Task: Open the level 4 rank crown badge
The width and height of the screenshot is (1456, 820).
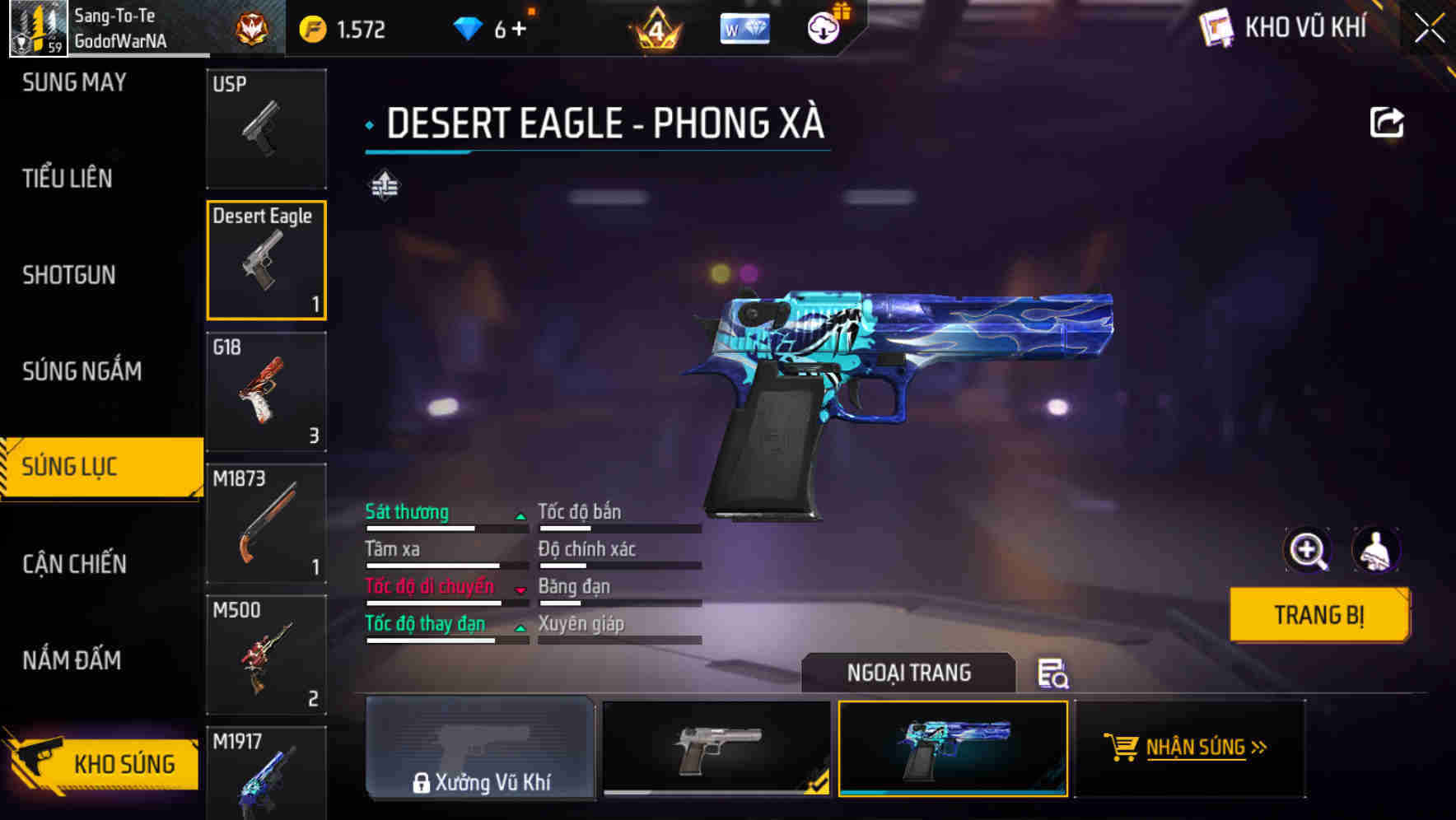Action: pyautogui.click(x=653, y=27)
